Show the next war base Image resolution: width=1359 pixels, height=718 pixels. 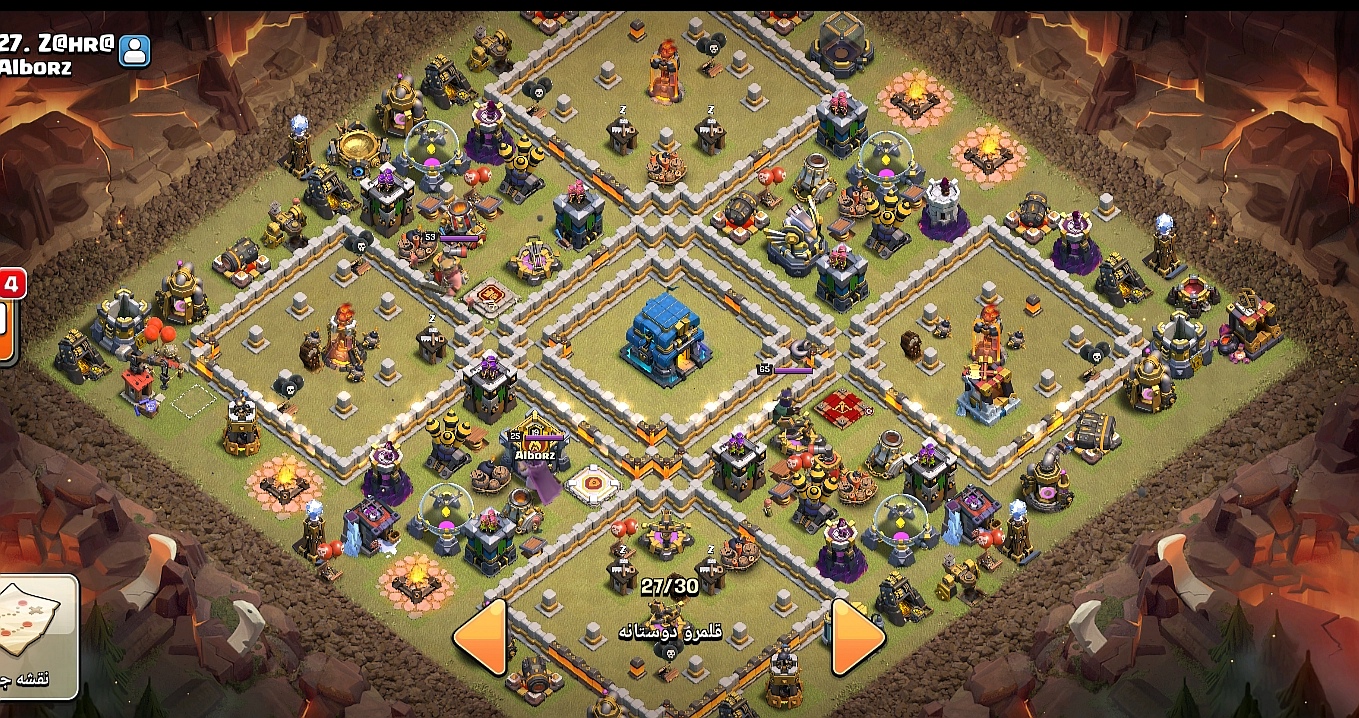point(857,636)
